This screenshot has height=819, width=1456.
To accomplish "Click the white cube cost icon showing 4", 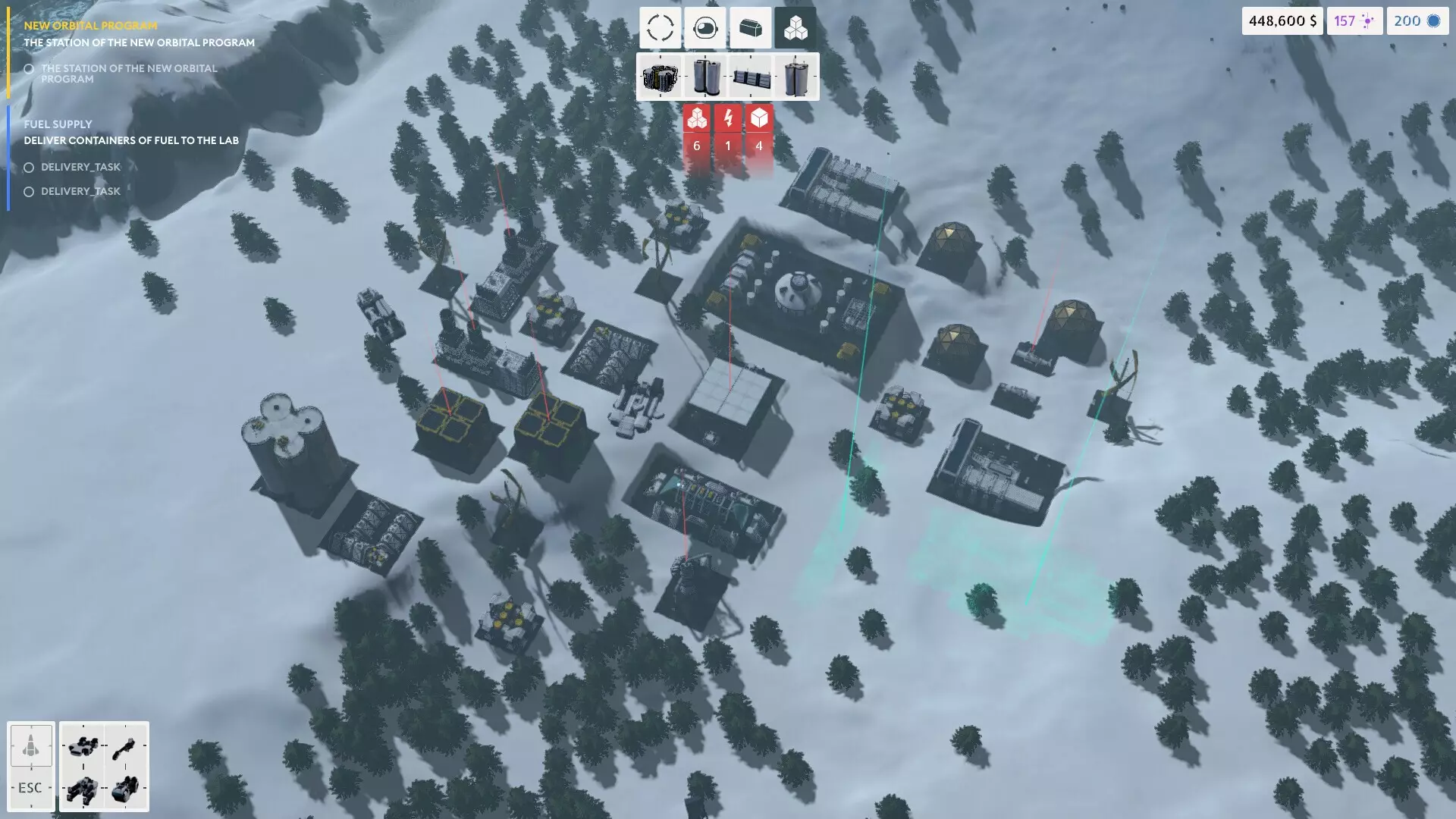I will (x=758, y=118).
